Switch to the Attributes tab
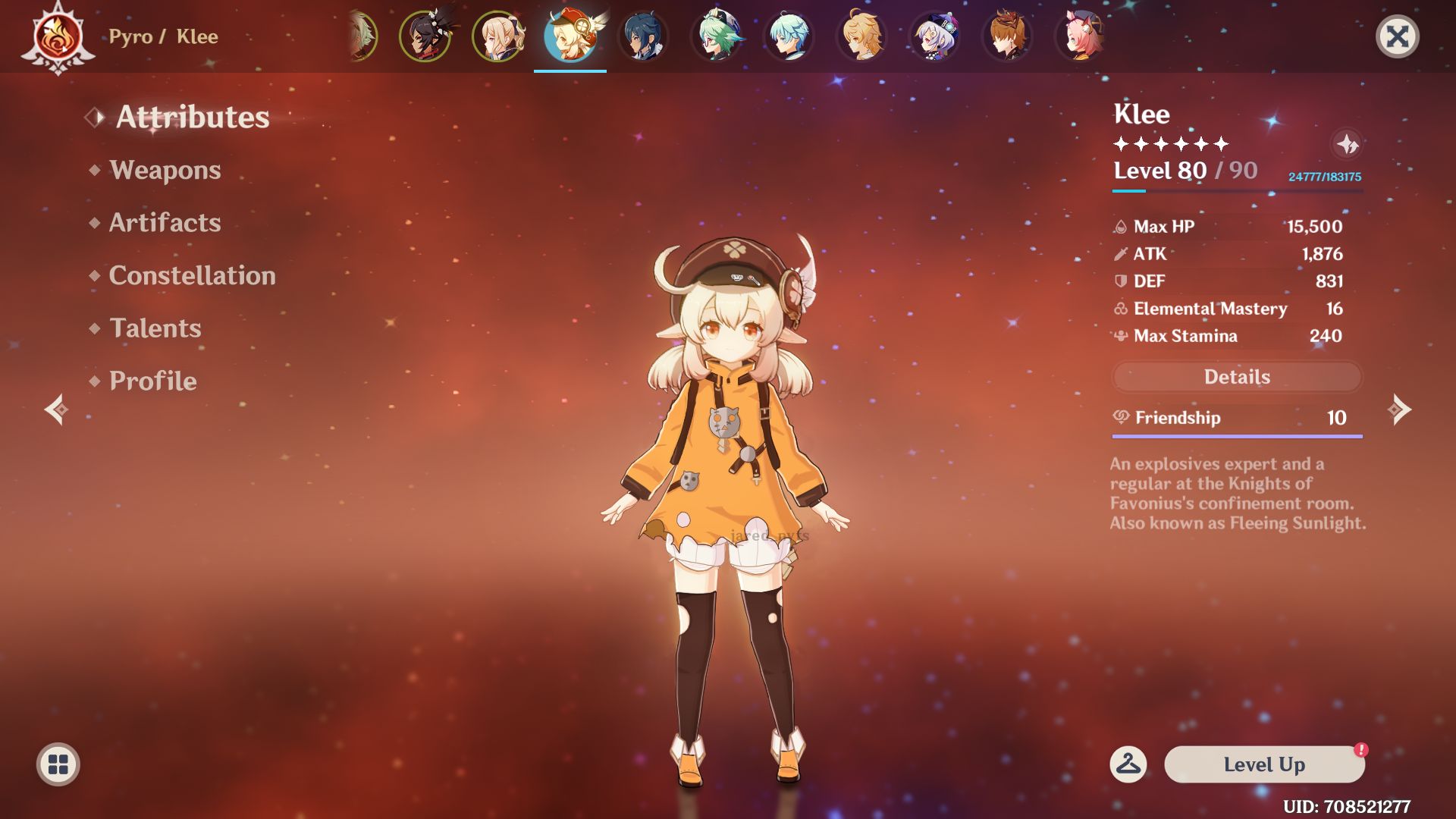Screen dimensions: 1456x819 (192, 118)
